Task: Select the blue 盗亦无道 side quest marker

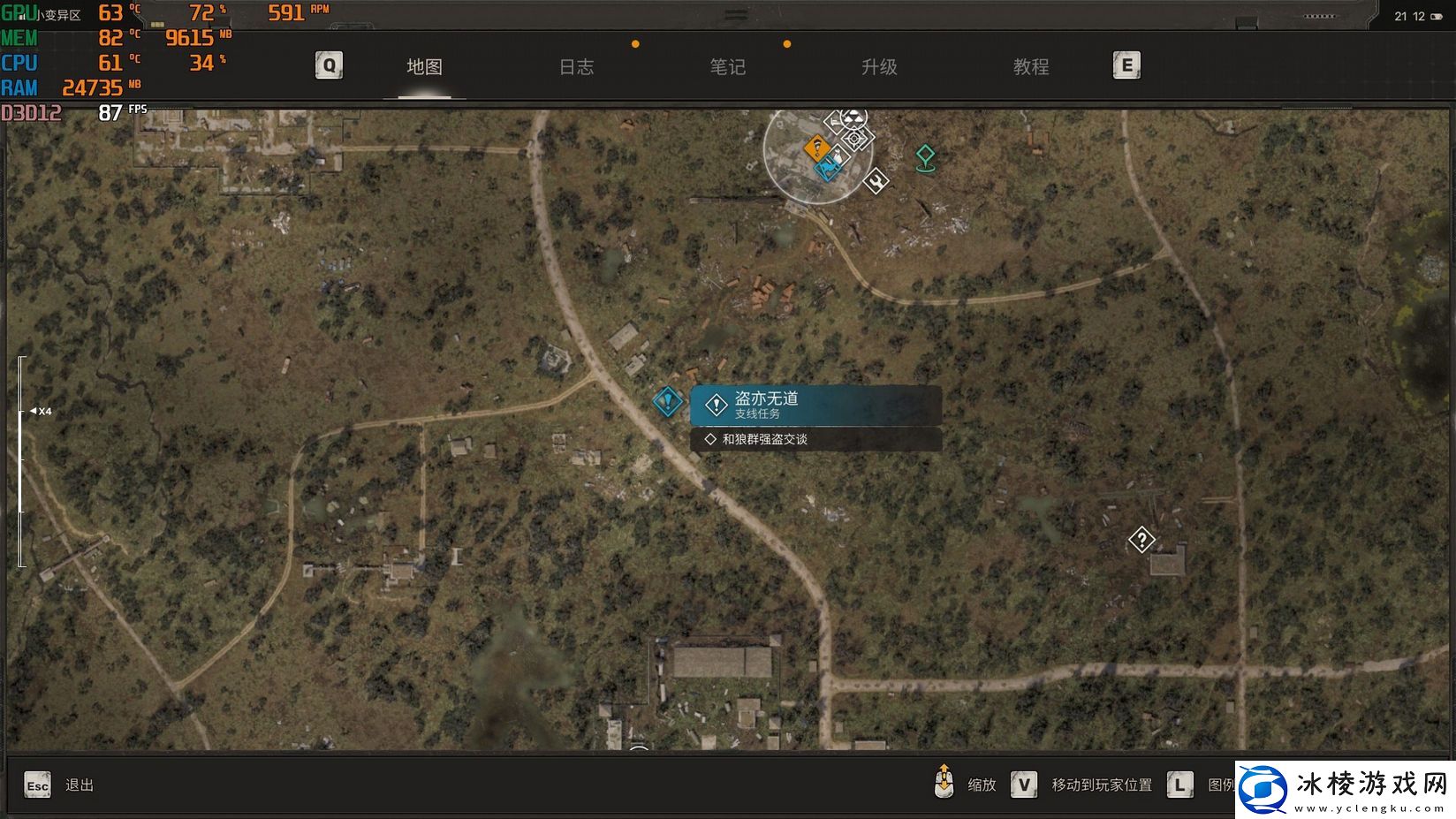Action: point(668,402)
